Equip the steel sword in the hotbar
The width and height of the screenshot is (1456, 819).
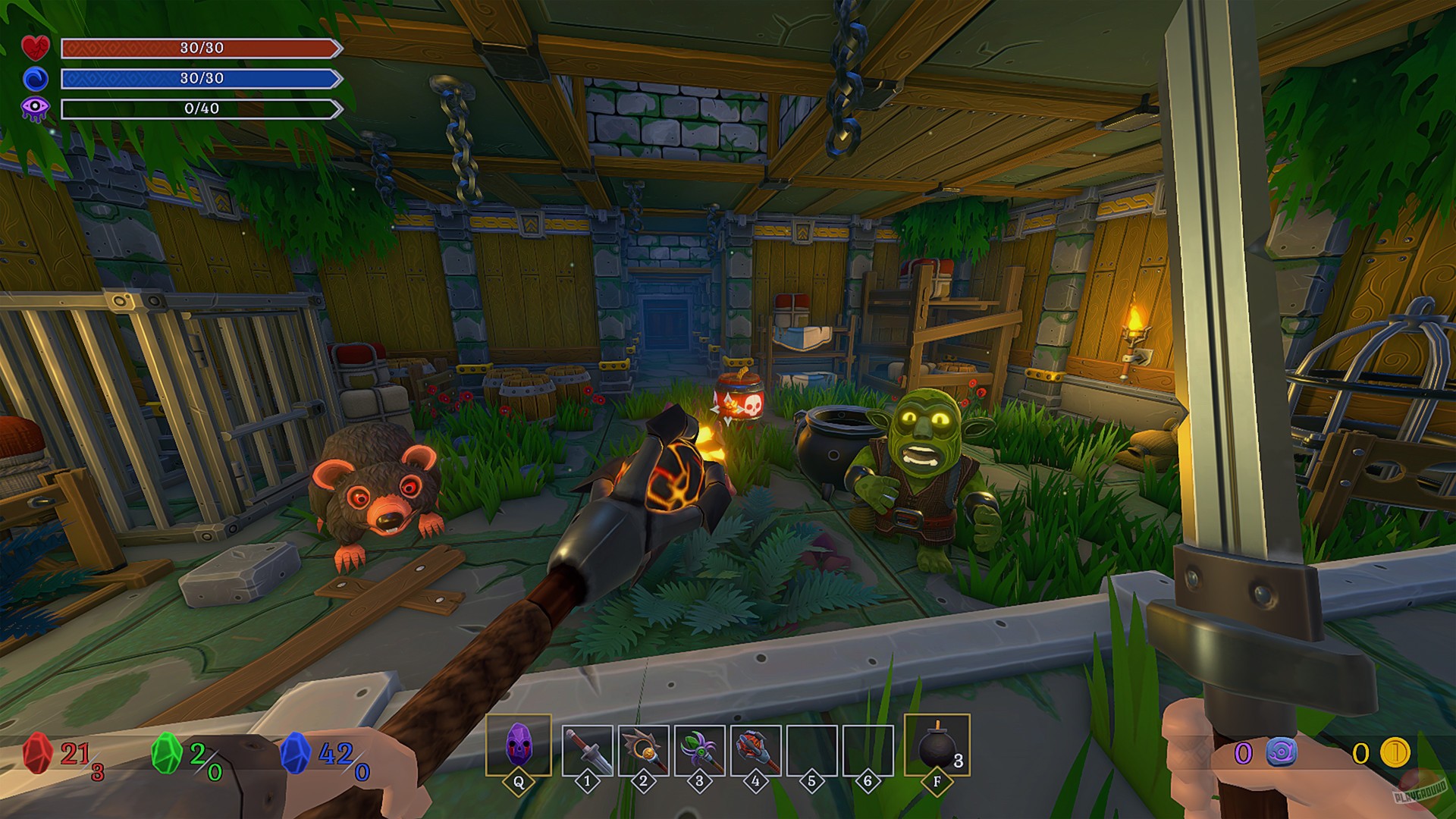tap(588, 750)
